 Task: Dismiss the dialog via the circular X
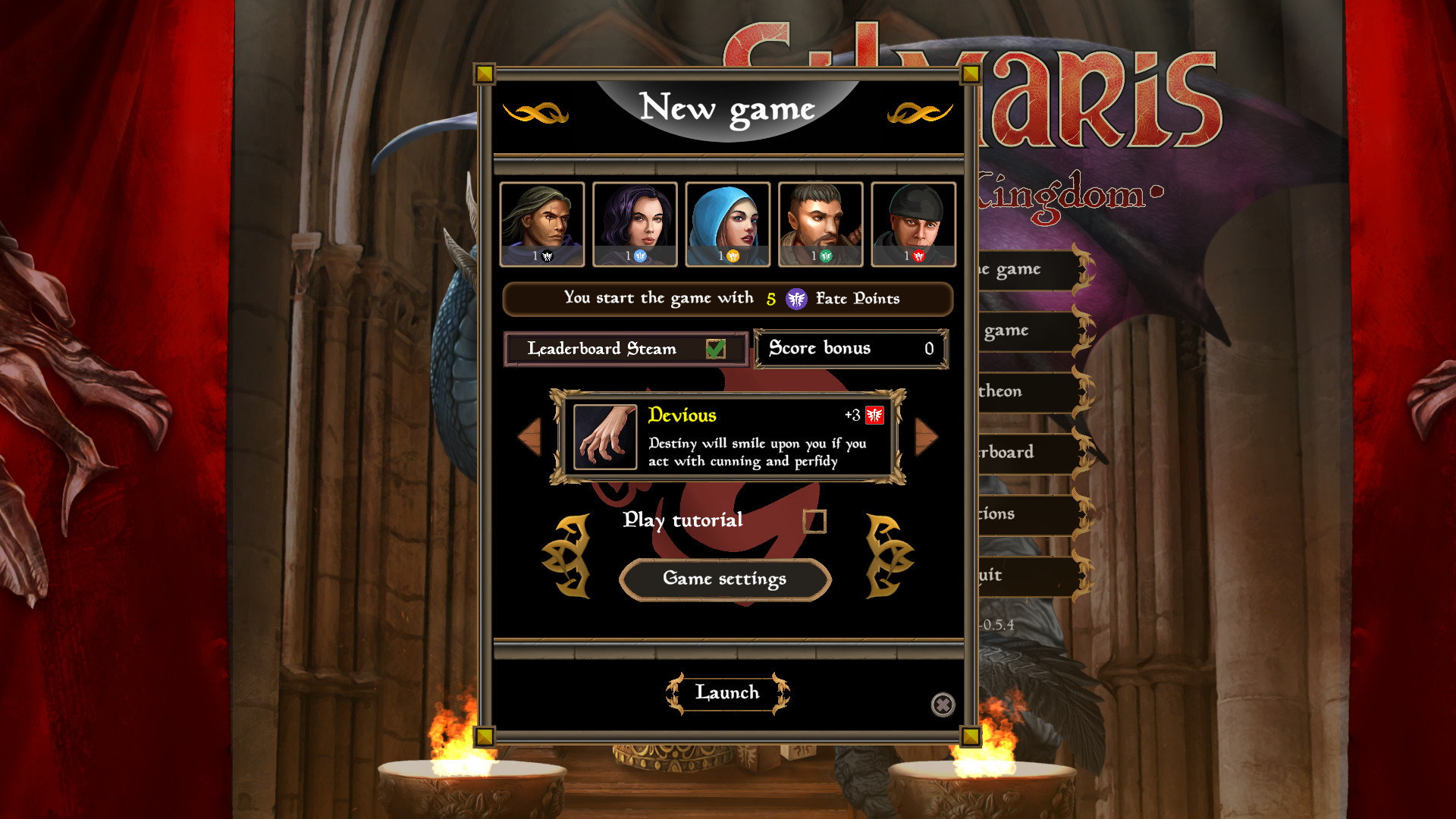click(x=943, y=704)
